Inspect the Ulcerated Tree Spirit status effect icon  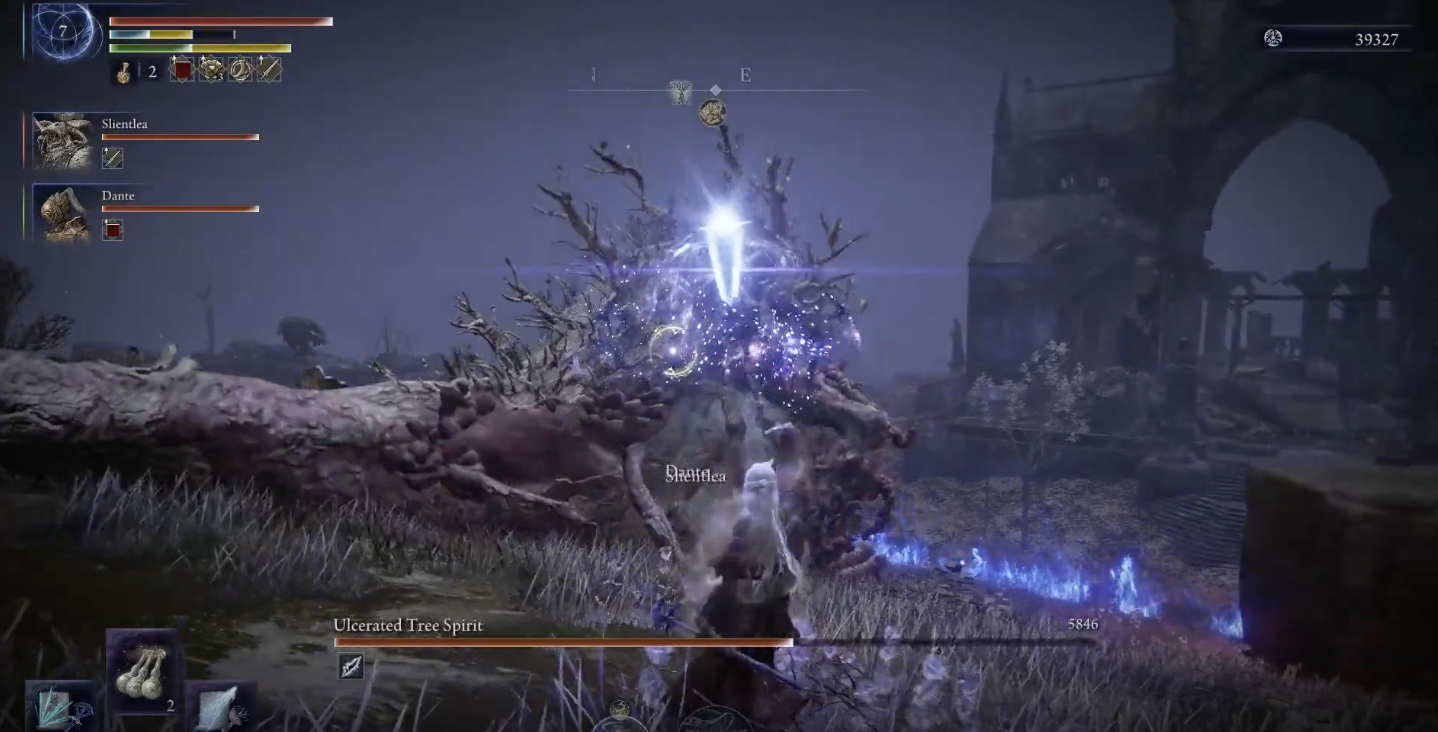point(351,667)
